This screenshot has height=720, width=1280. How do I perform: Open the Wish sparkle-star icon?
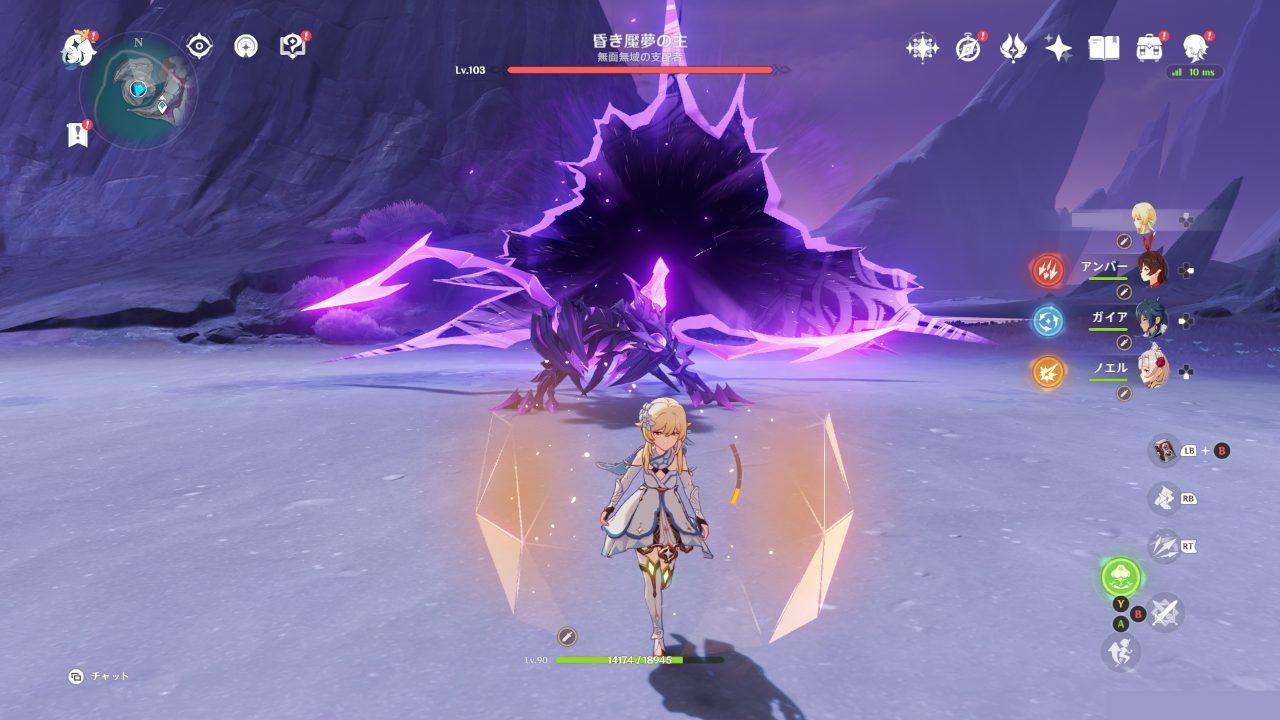tap(1058, 48)
